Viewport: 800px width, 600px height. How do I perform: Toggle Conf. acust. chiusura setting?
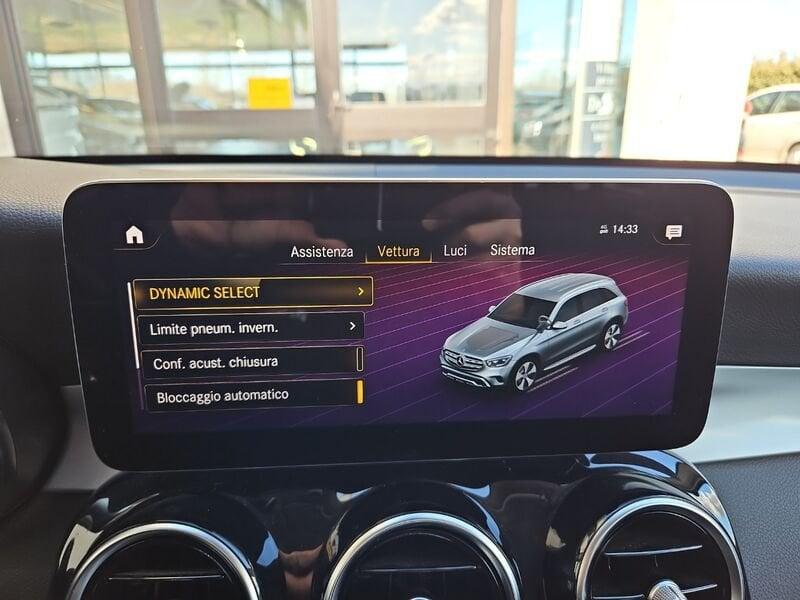point(251,362)
